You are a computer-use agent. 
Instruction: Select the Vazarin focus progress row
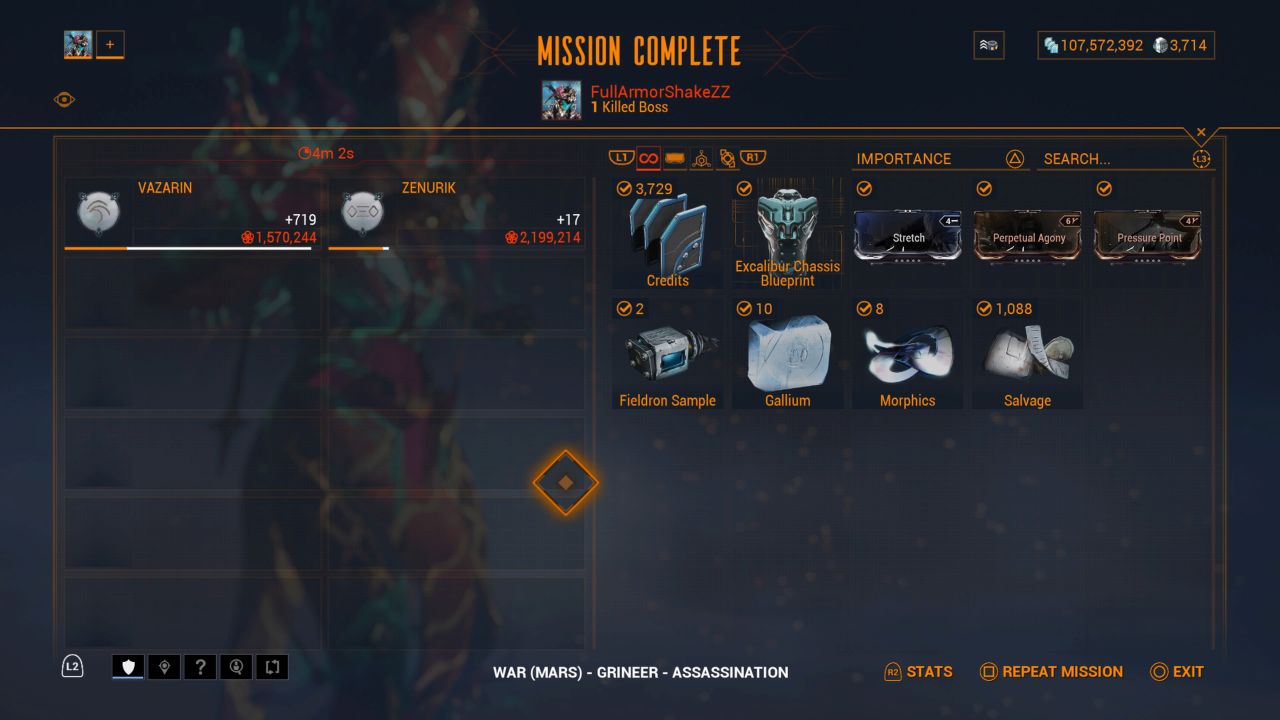pos(191,214)
